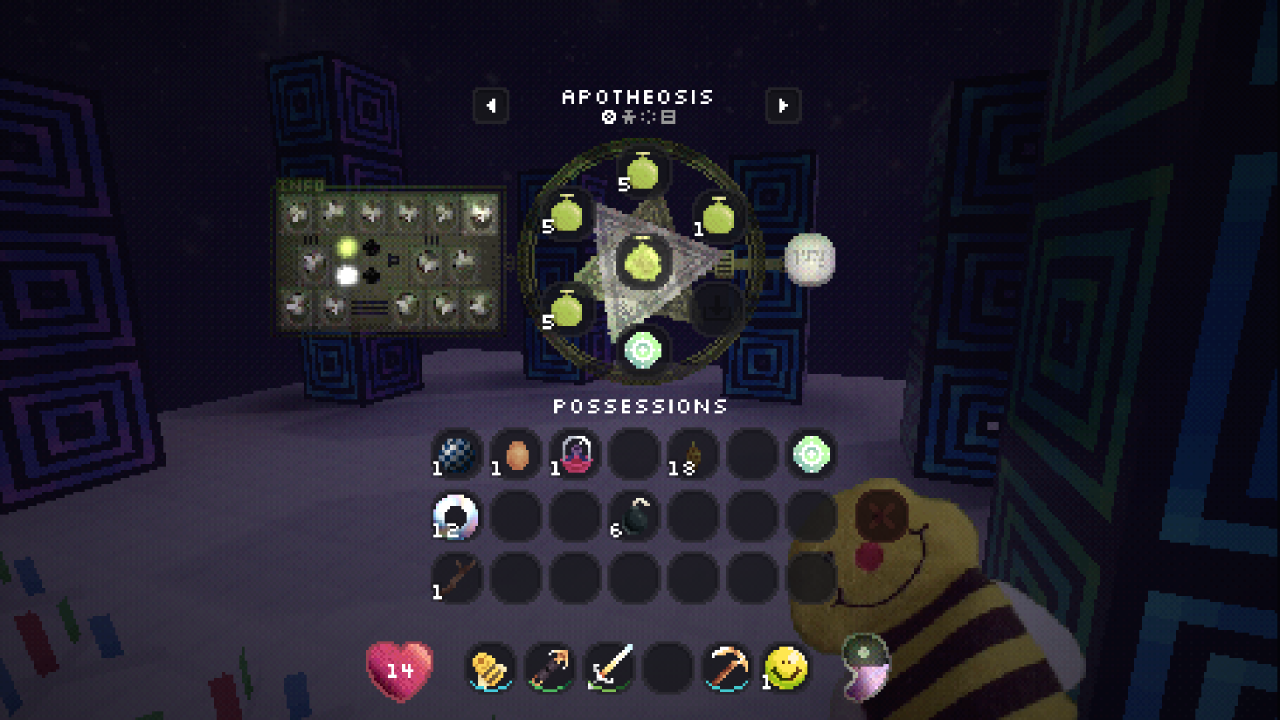Pick the gourd slot with count 1
Image resolution: width=1280 pixels, height=720 pixels.
coord(718,216)
